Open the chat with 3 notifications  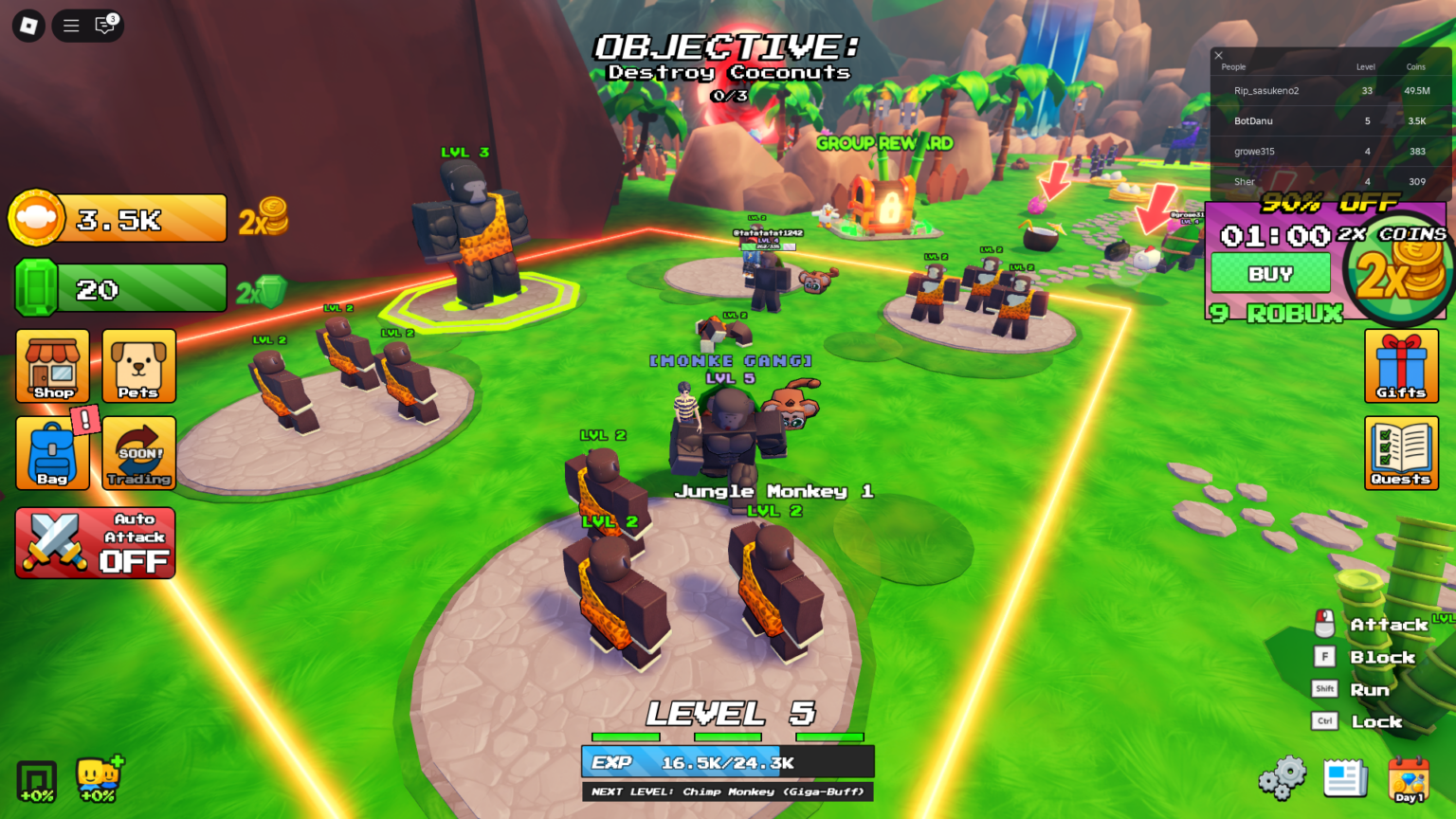[104, 26]
